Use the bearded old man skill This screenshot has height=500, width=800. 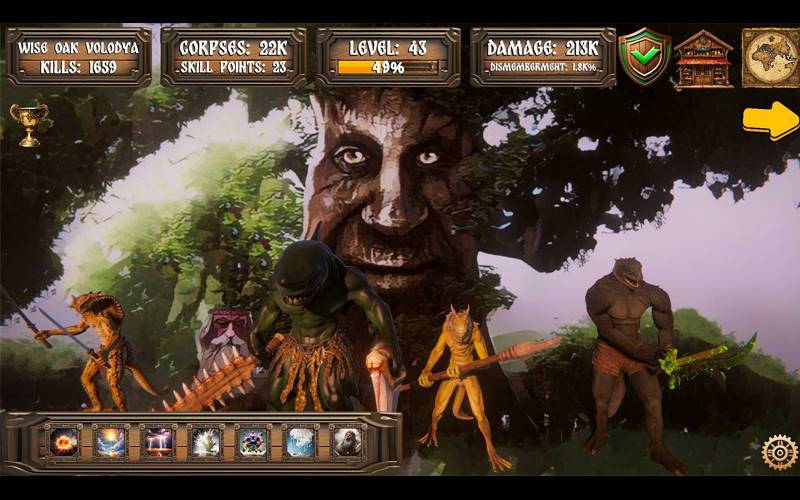347,442
